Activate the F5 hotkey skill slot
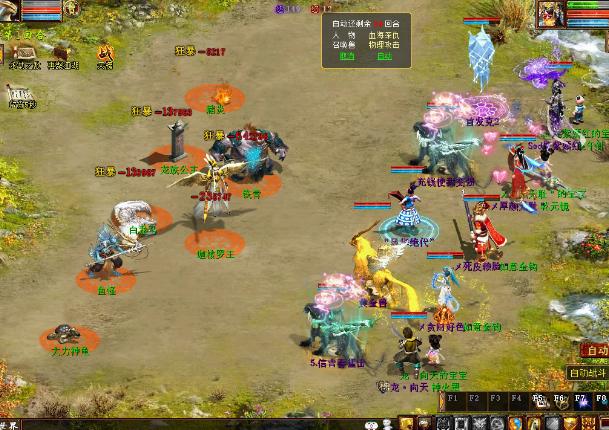The width and height of the screenshot is (609, 430). pyautogui.click(x=540, y=400)
